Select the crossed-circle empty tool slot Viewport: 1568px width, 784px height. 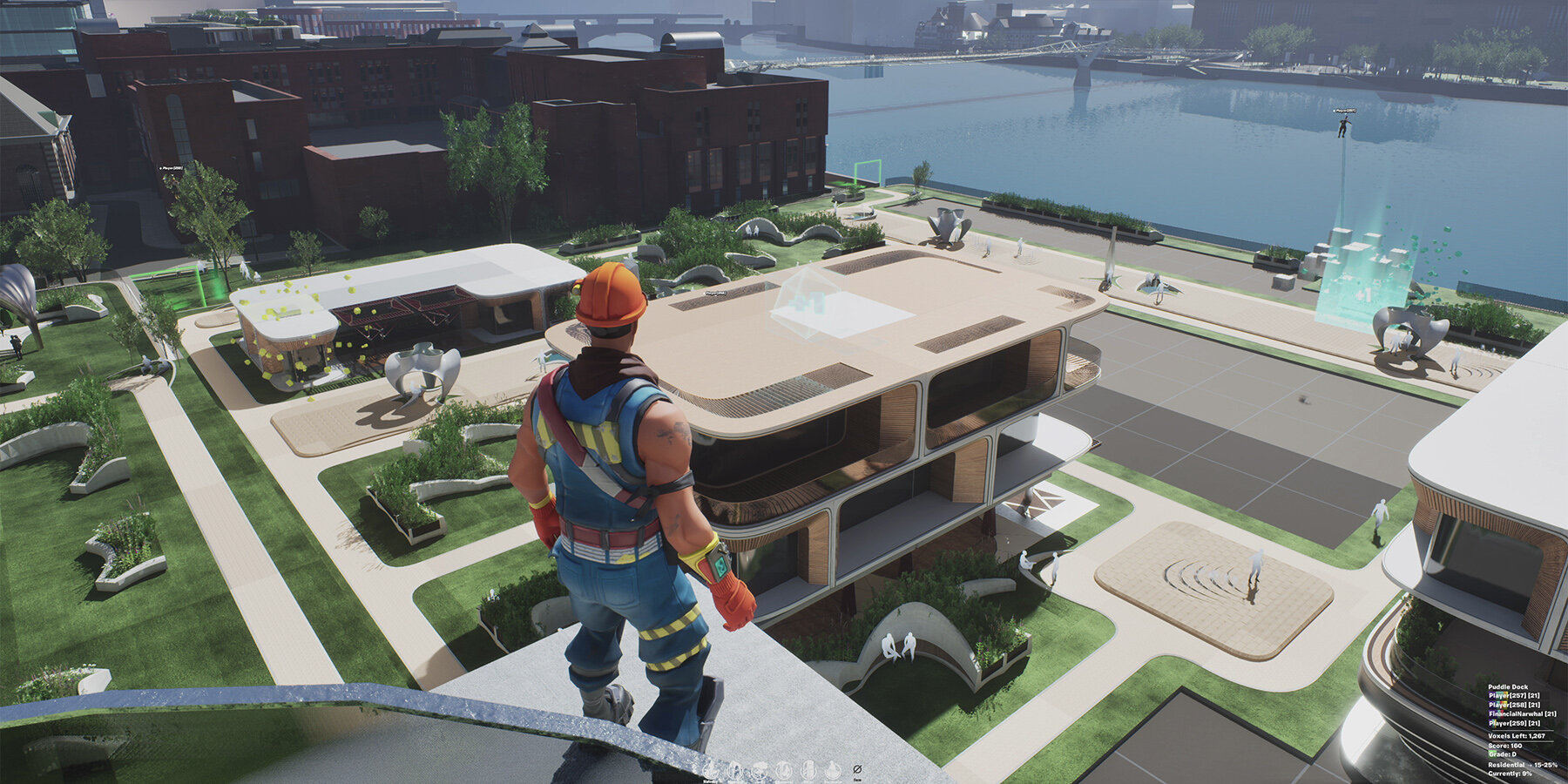pyautogui.click(x=857, y=769)
